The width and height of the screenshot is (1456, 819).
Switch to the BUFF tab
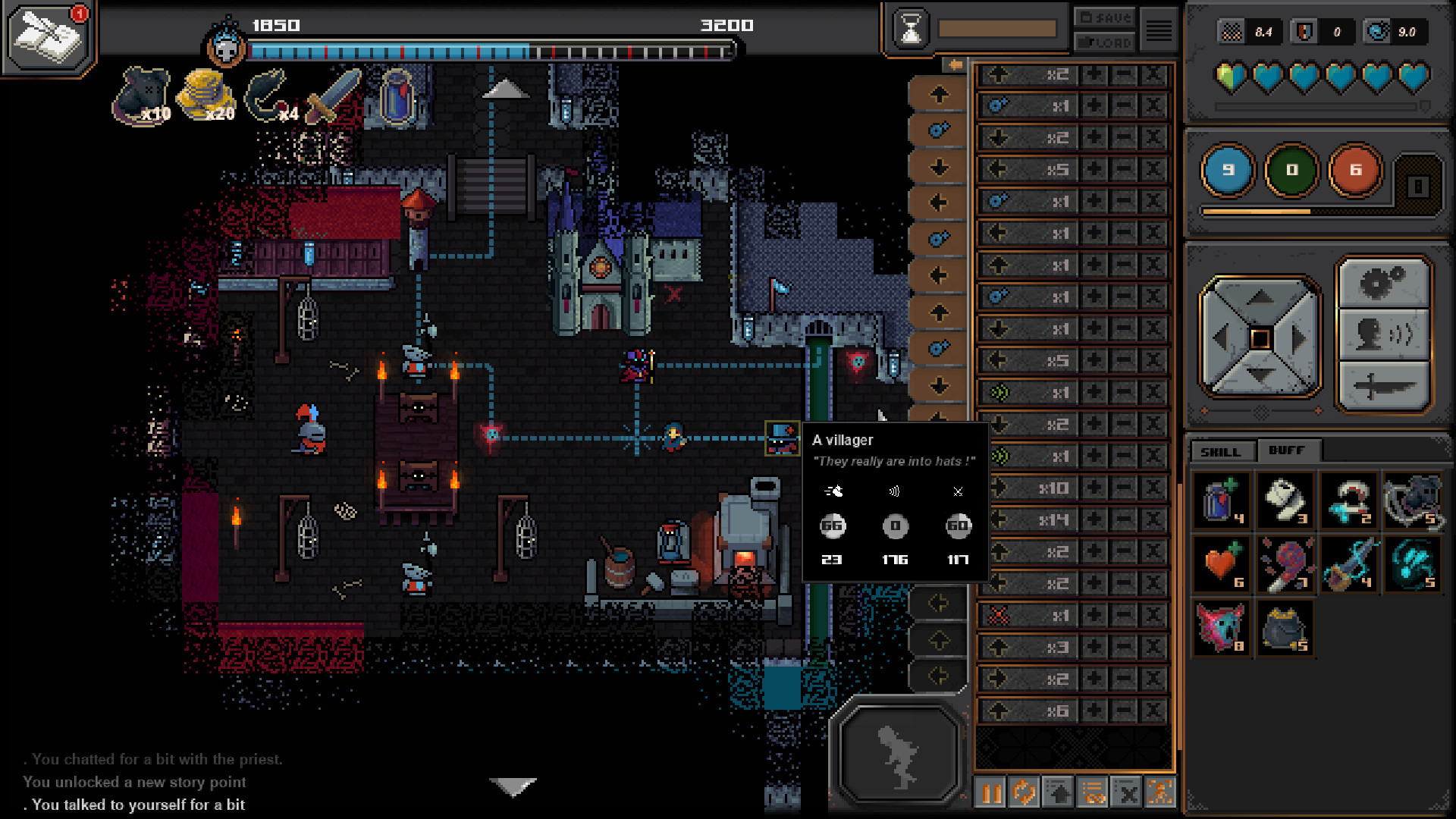pos(1288,450)
